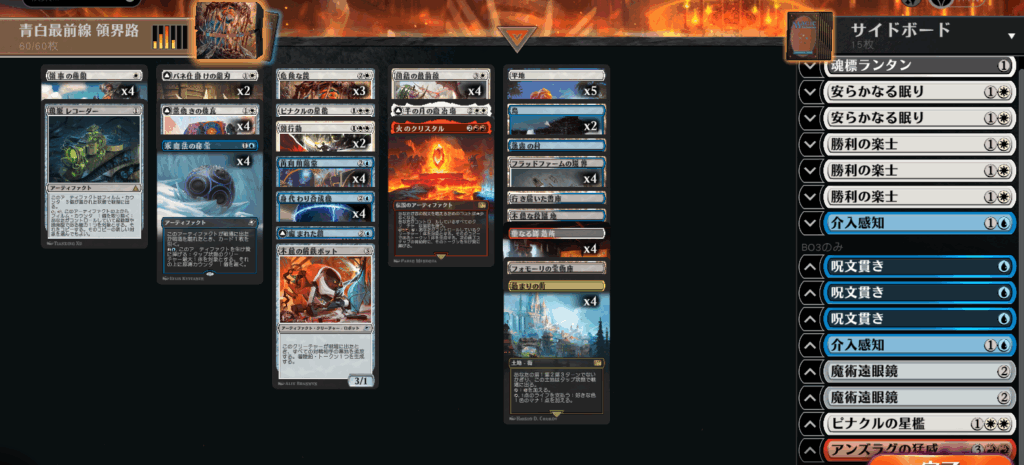Image resolution: width=1024 pixels, height=465 pixels.
Task: Open the 青白最前線 deck cover image
Action: click(232, 30)
